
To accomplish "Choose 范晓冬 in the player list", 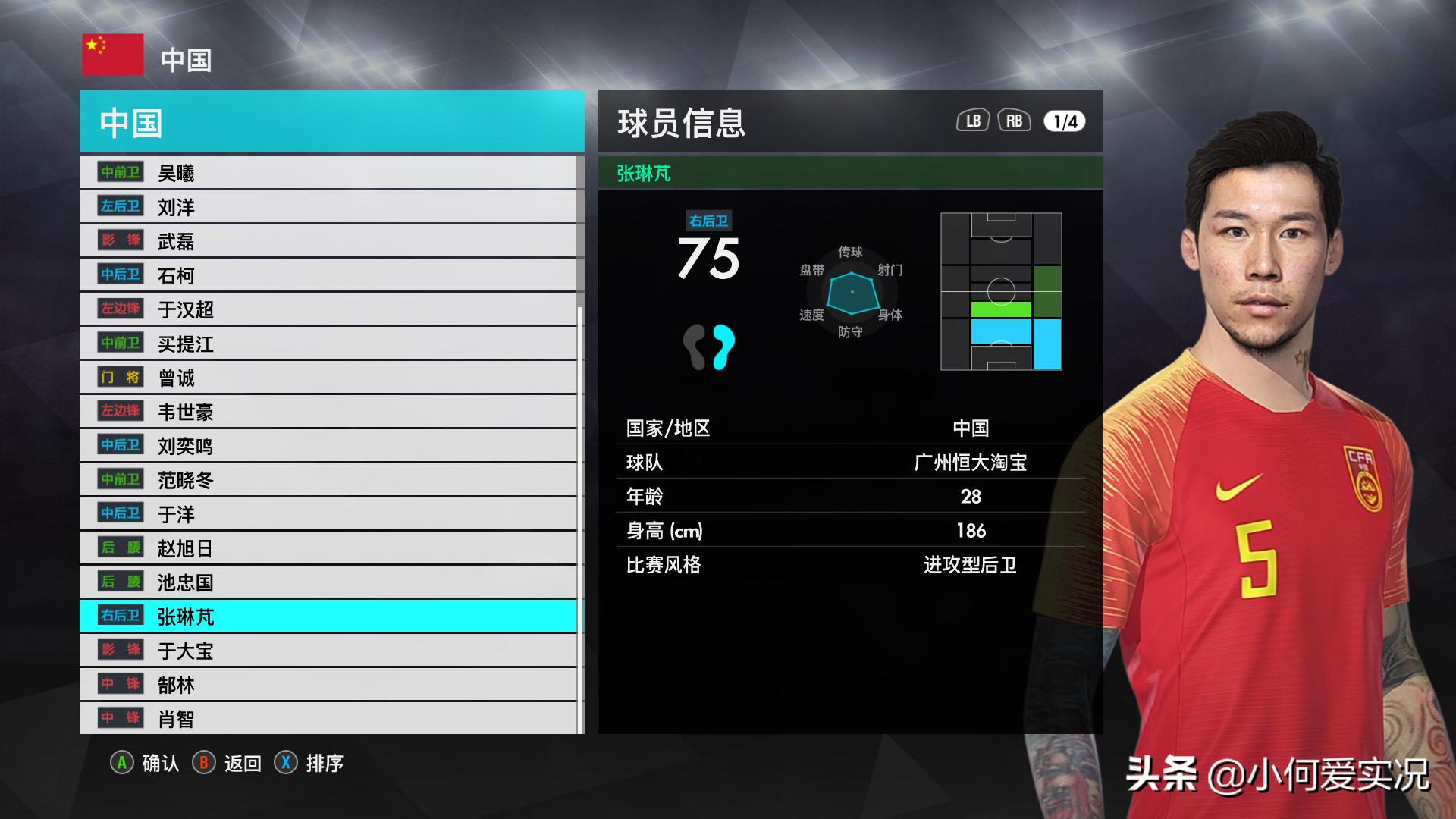I will coord(328,480).
